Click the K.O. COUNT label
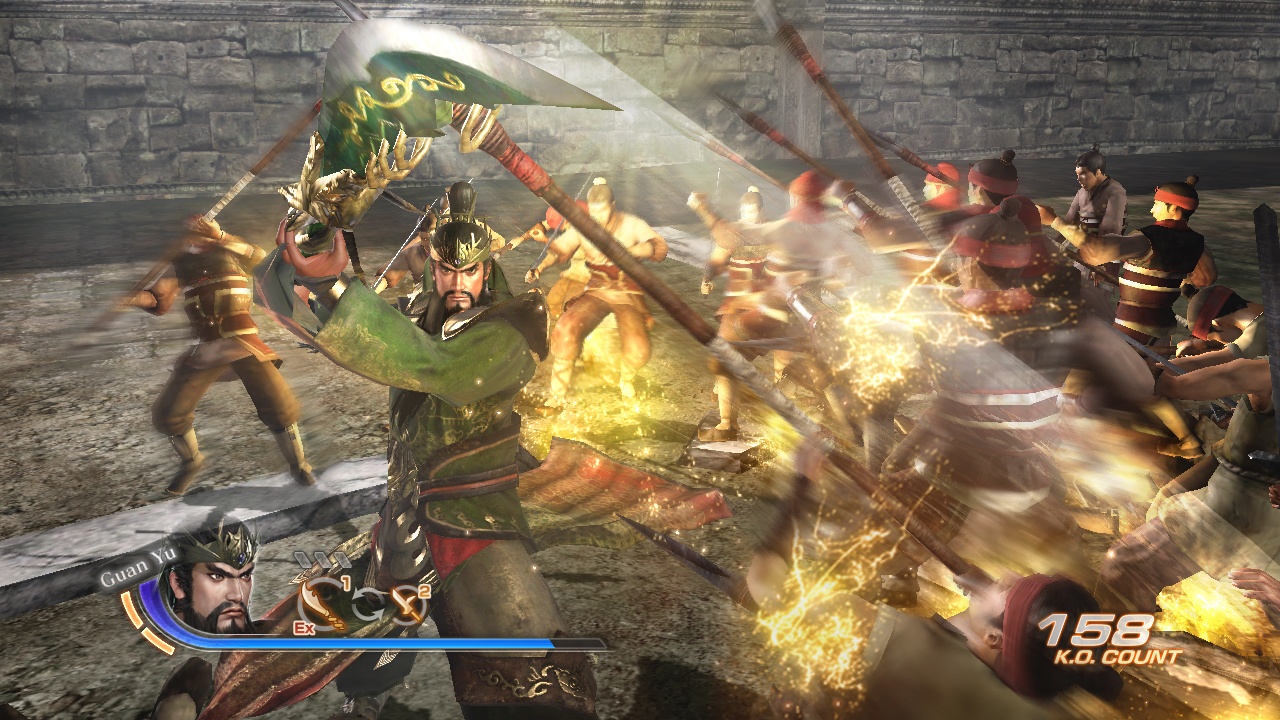Screen dimensions: 1280x720 coord(1116,654)
